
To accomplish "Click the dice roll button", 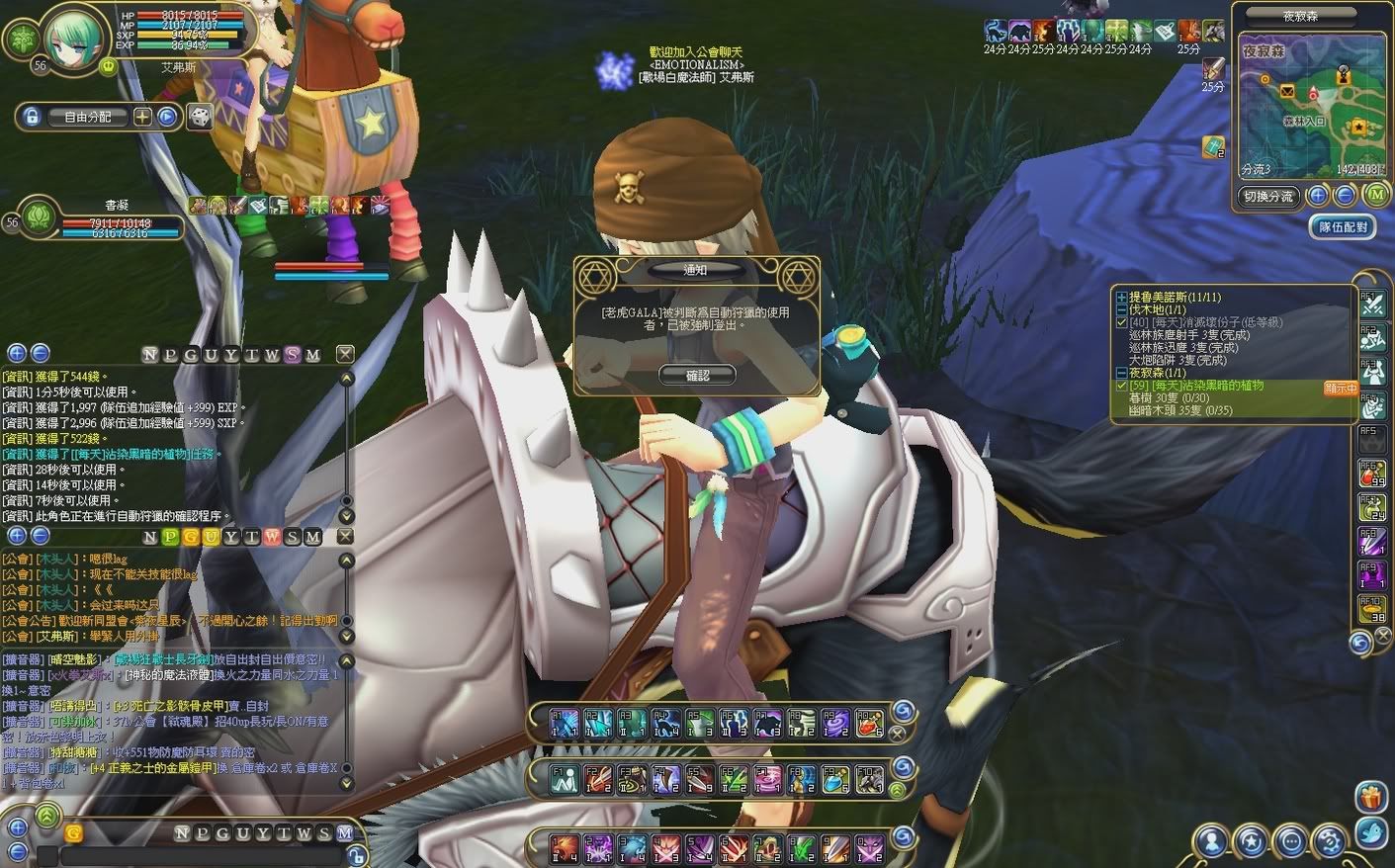I will [x=200, y=117].
